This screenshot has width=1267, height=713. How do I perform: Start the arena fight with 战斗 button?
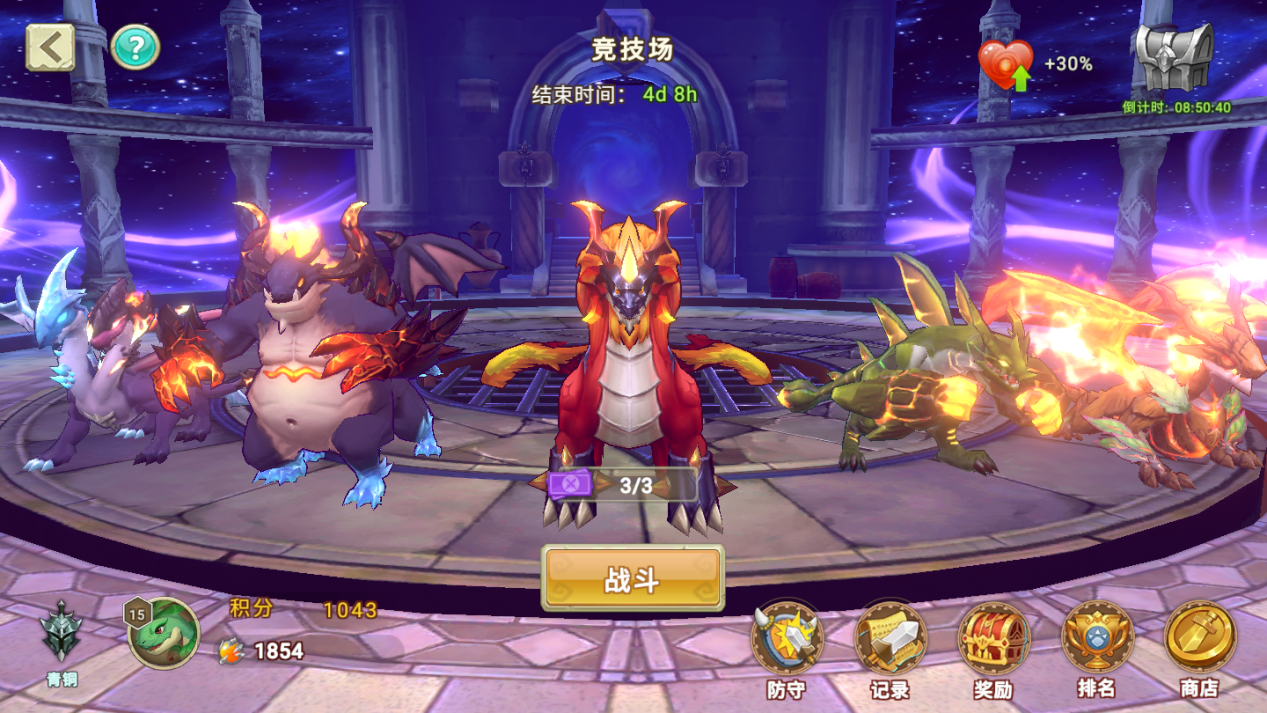click(x=632, y=578)
